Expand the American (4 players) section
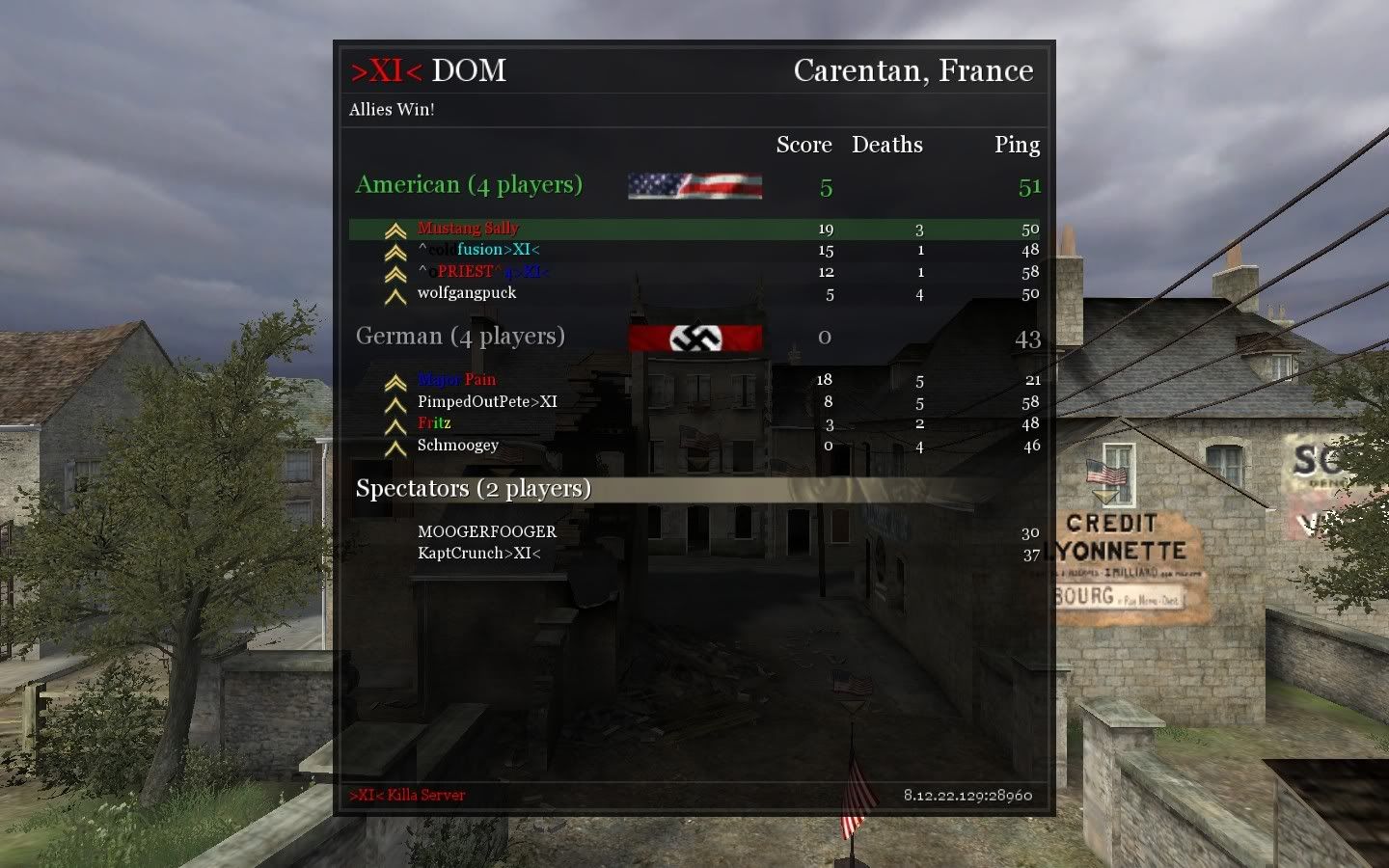The image size is (1389, 868). (468, 184)
